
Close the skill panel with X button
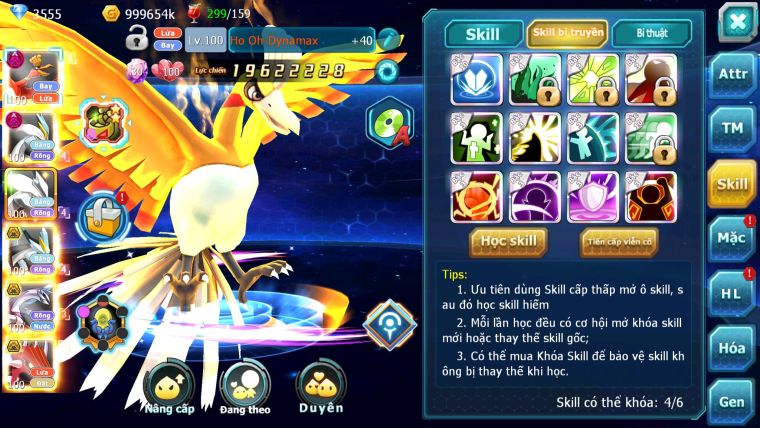tap(735, 21)
